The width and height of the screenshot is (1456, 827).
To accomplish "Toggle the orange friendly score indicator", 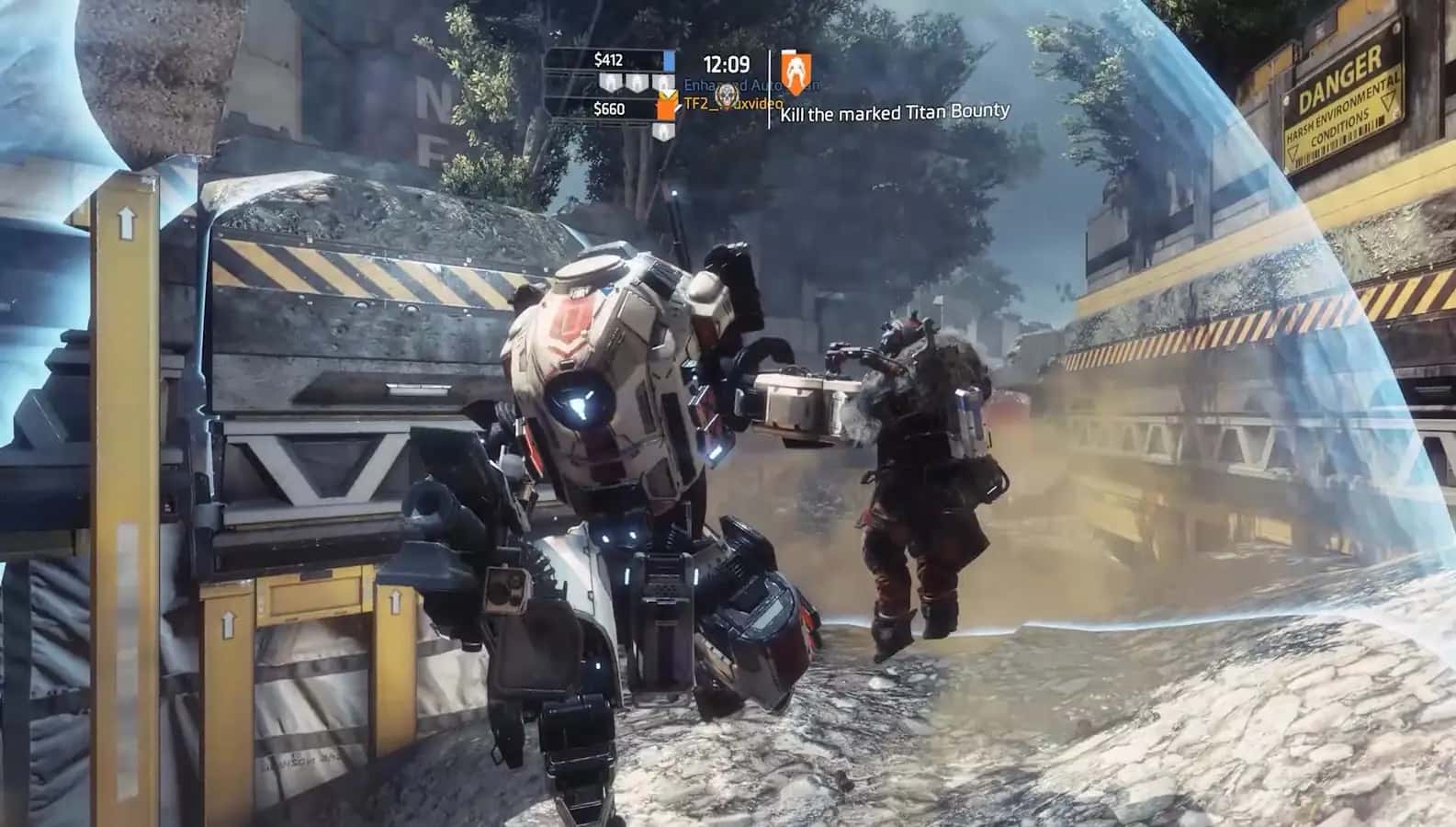I will pos(666,105).
